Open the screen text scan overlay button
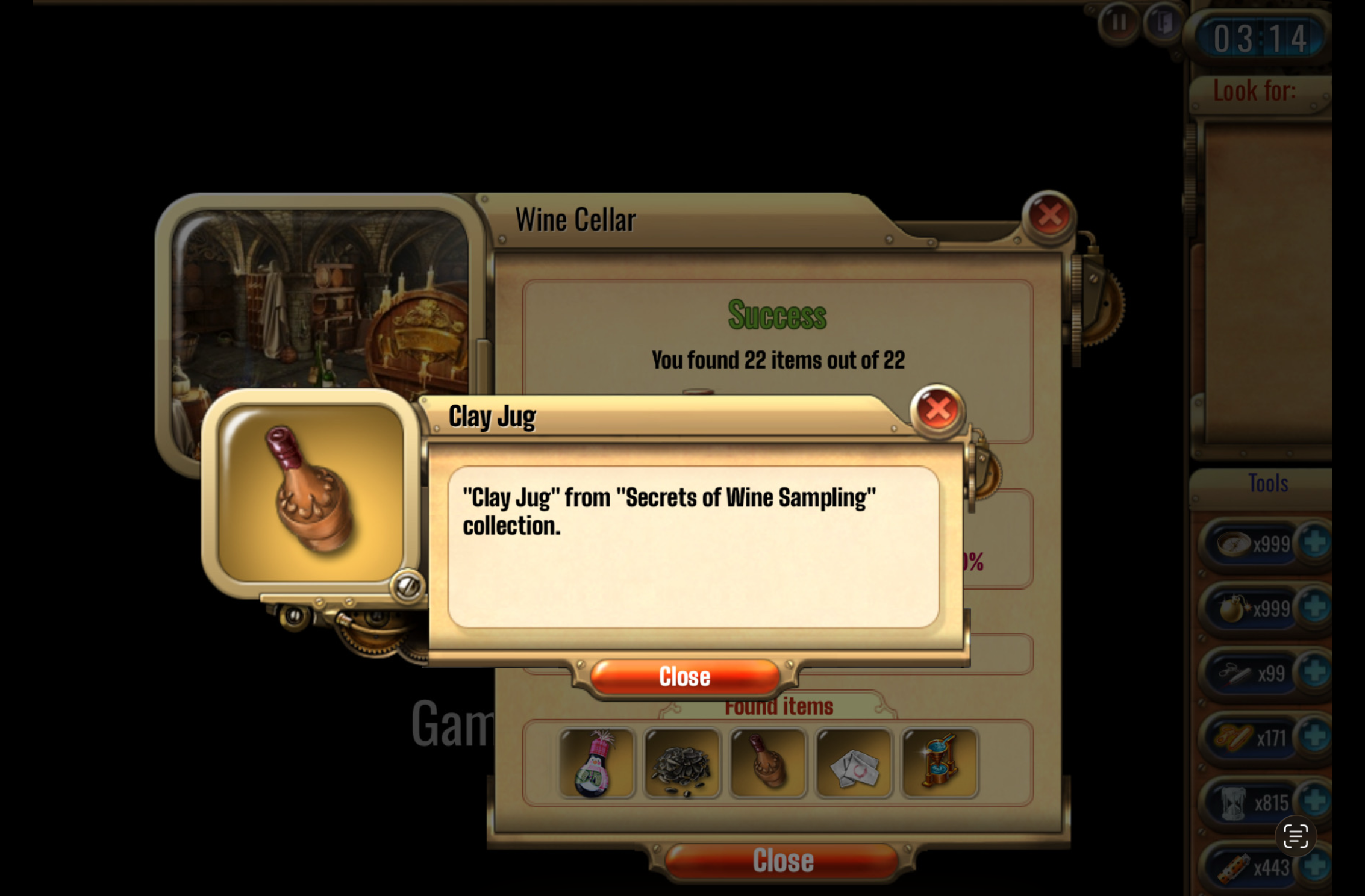 1295,836
